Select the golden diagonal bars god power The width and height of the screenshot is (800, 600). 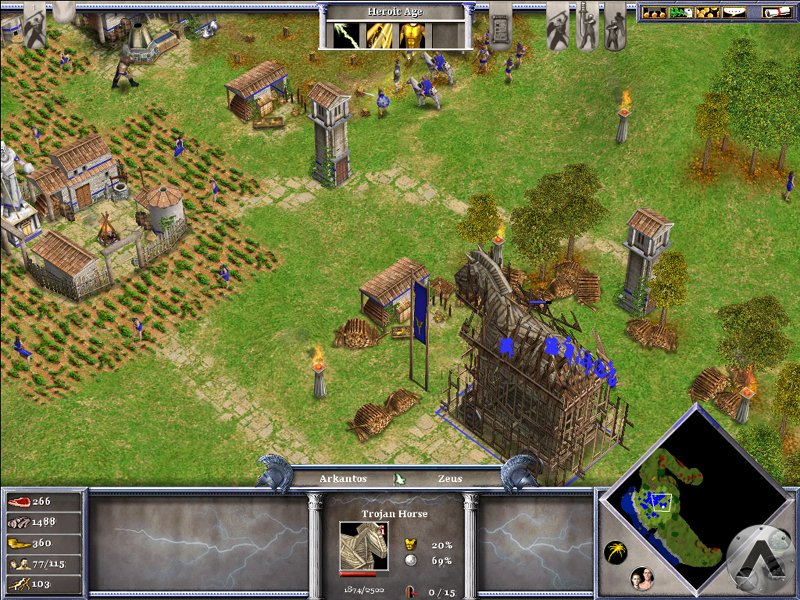[x=379, y=35]
